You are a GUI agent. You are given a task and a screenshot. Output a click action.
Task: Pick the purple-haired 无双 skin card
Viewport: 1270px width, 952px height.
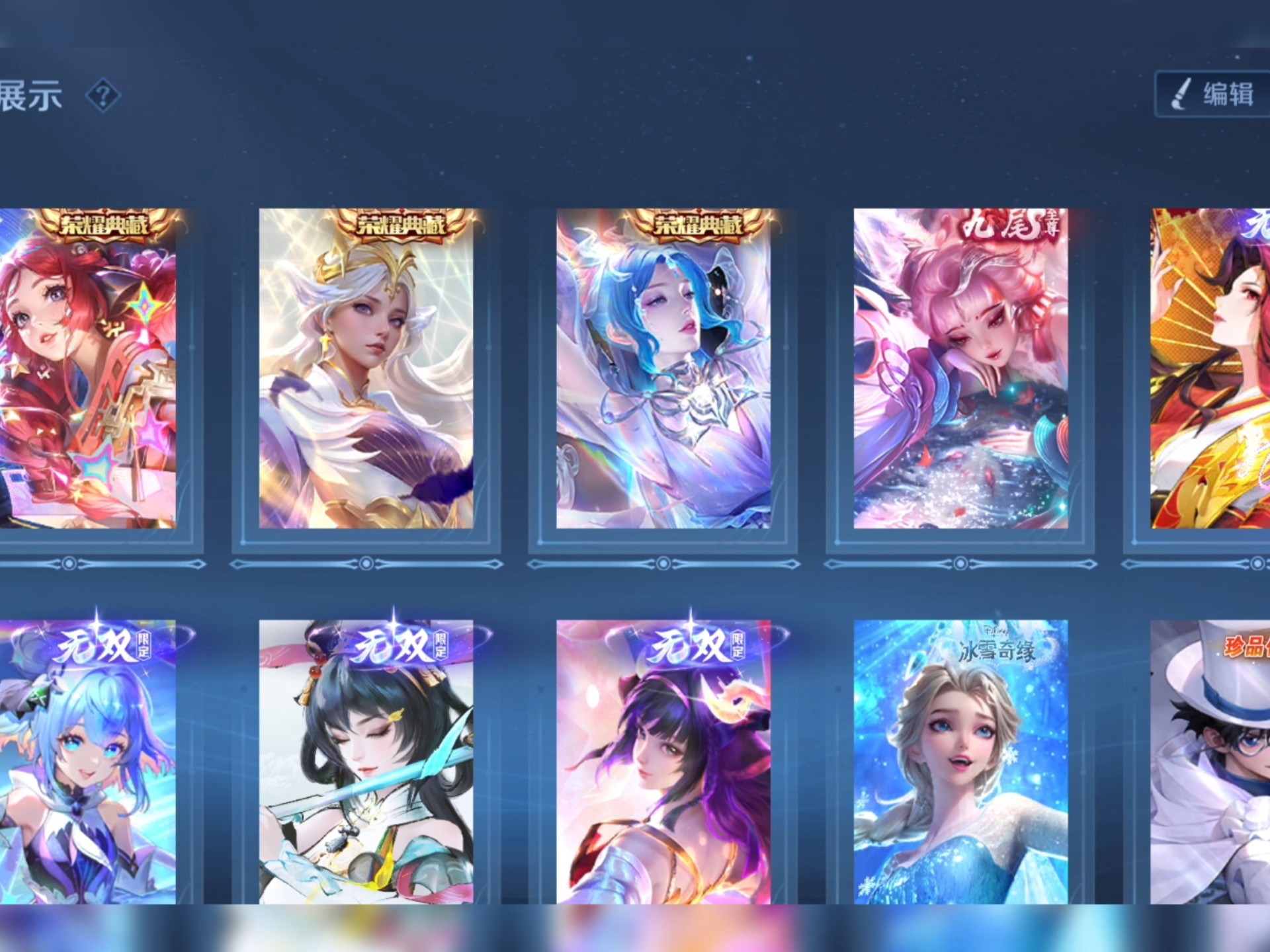coord(663,762)
